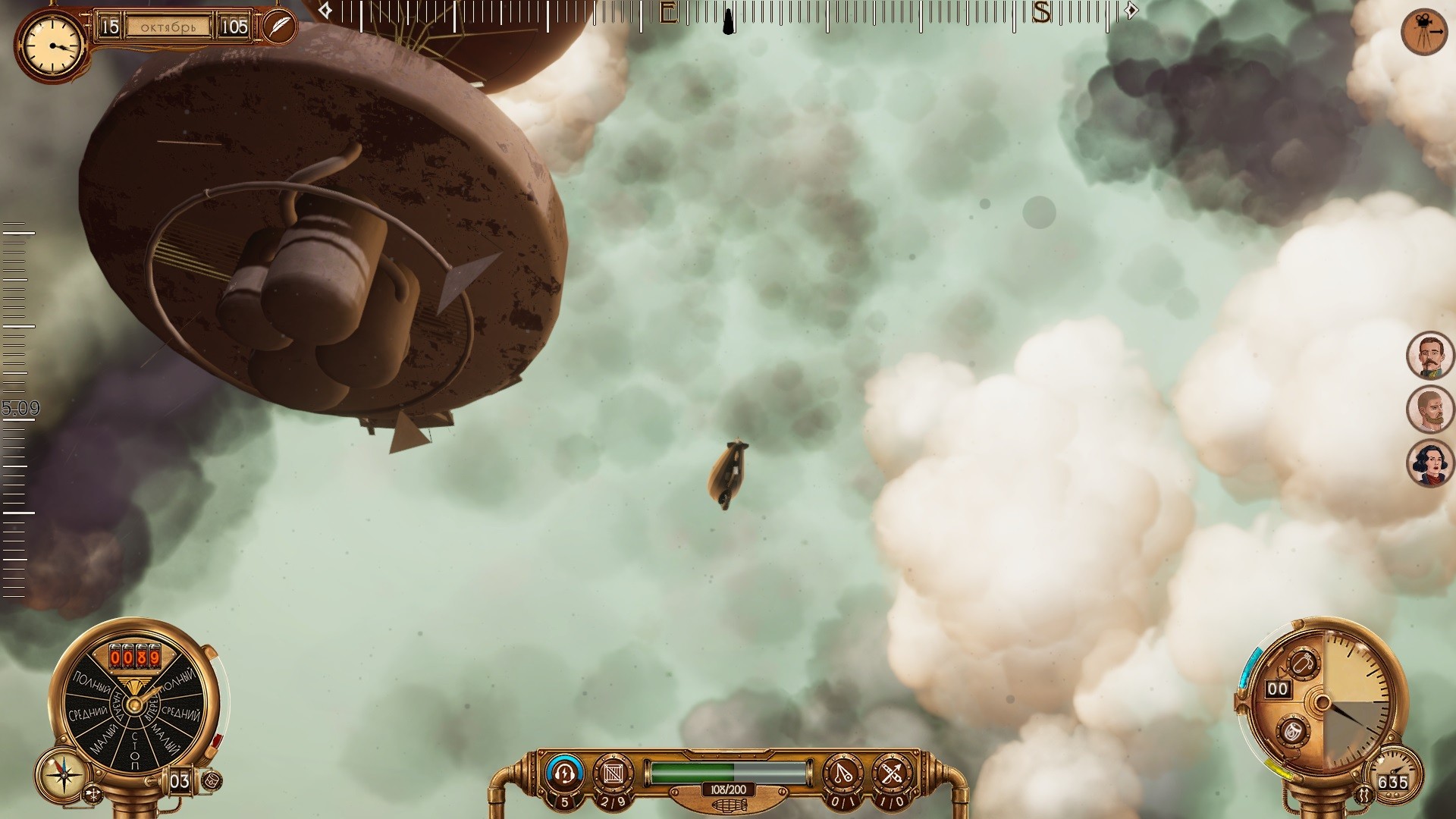Open the quill journal button
The height and width of the screenshot is (819, 1456).
tap(278, 26)
